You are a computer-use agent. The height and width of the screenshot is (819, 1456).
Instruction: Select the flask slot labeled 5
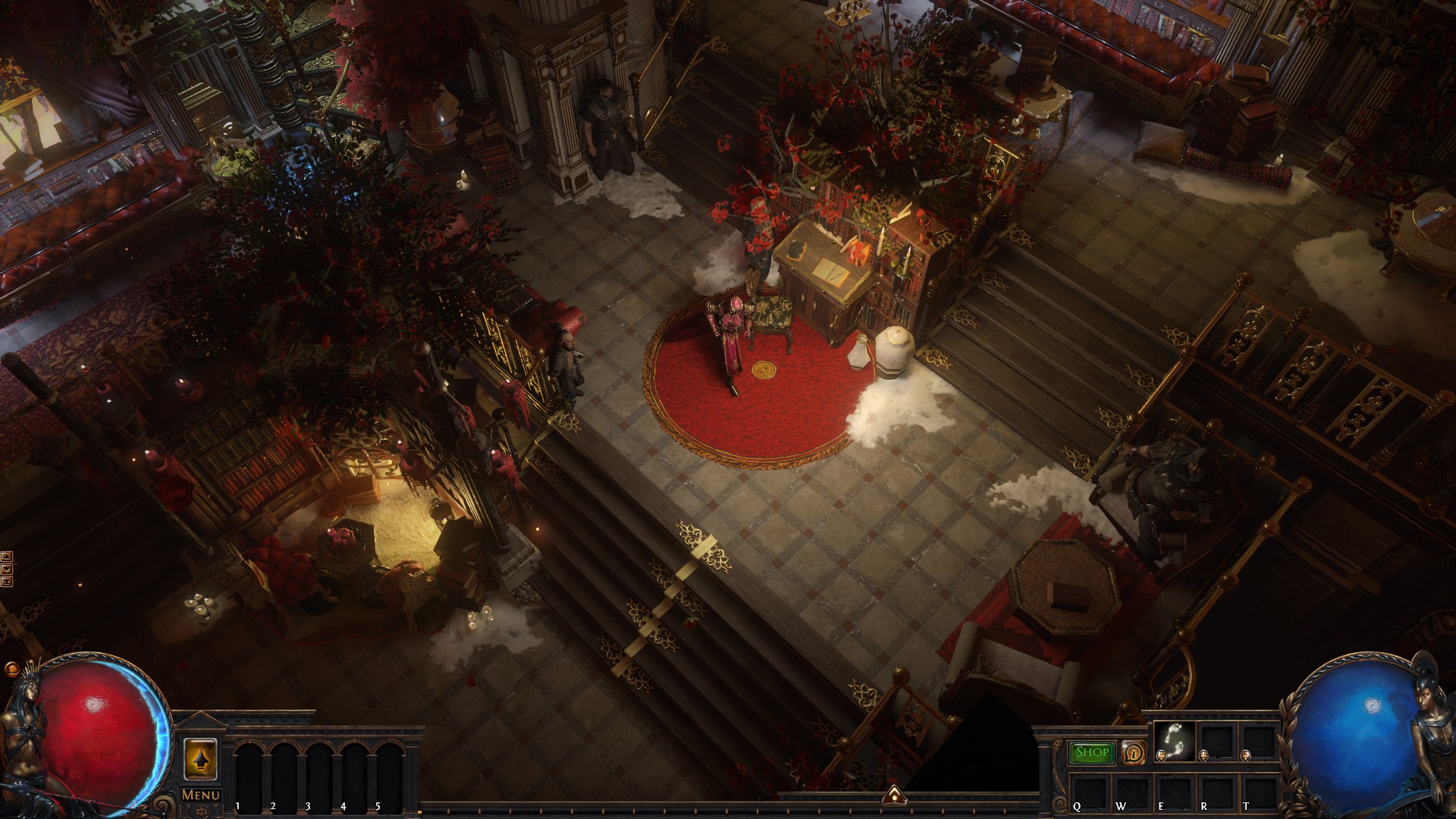(x=390, y=773)
